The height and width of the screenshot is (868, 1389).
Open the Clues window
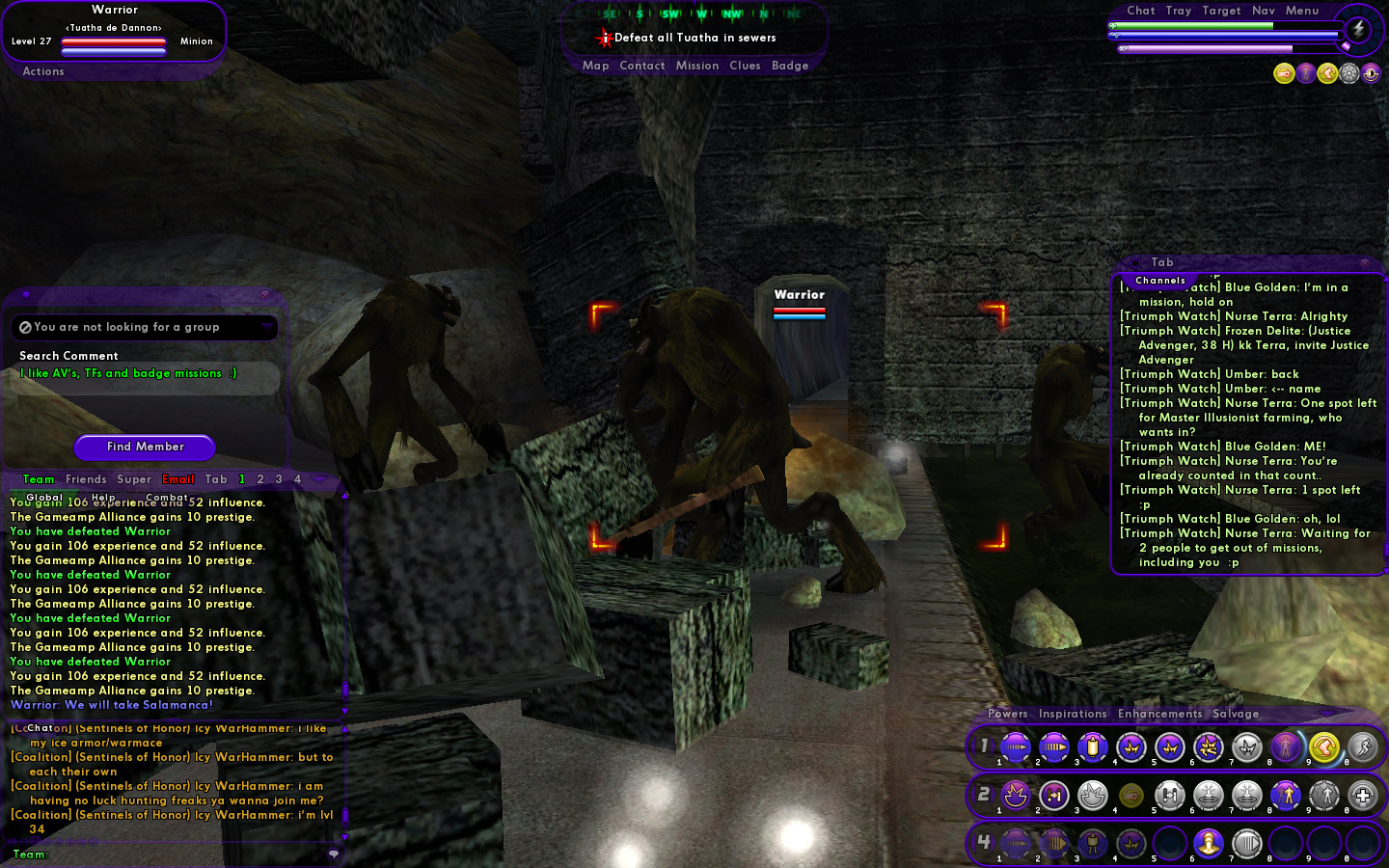tap(745, 66)
